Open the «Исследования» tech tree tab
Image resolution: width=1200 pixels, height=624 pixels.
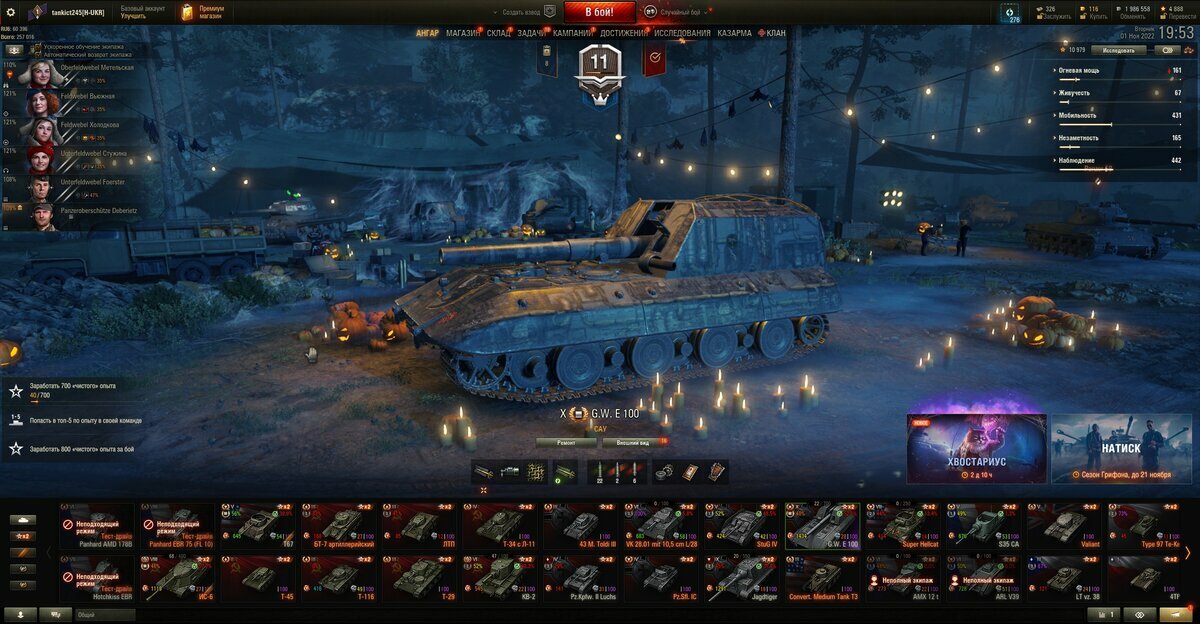pyautogui.click(x=683, y=33)
